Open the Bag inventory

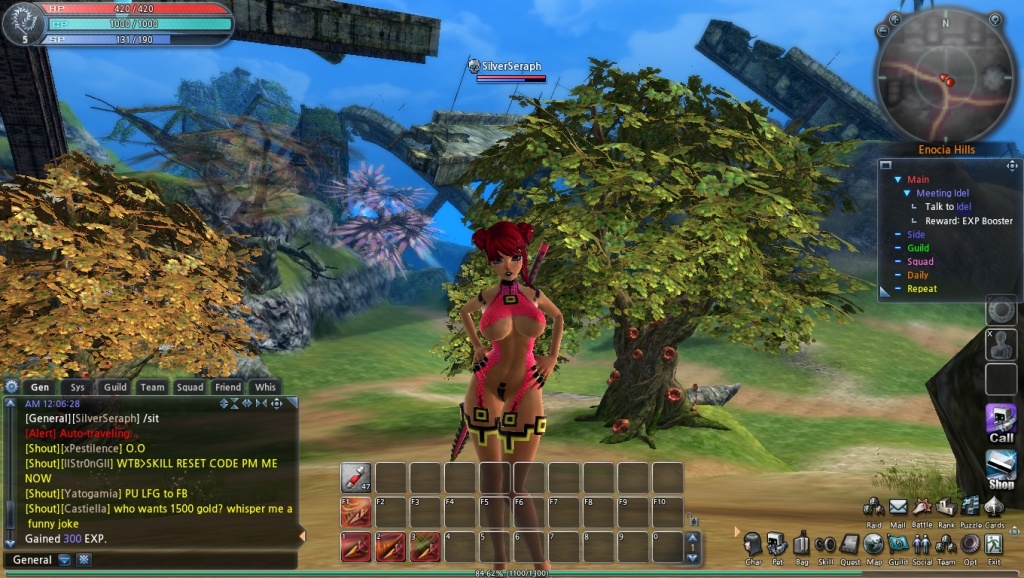(801, 544)
